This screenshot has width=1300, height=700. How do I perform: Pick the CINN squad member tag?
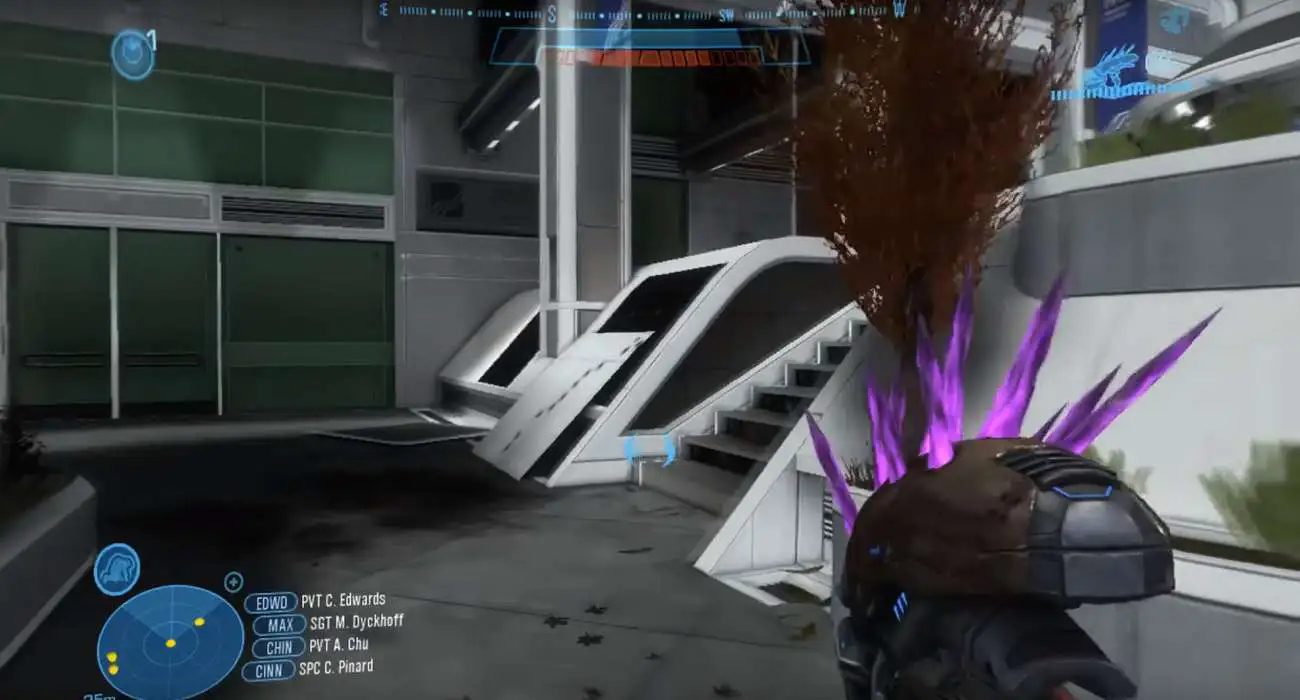pos(269,670)
